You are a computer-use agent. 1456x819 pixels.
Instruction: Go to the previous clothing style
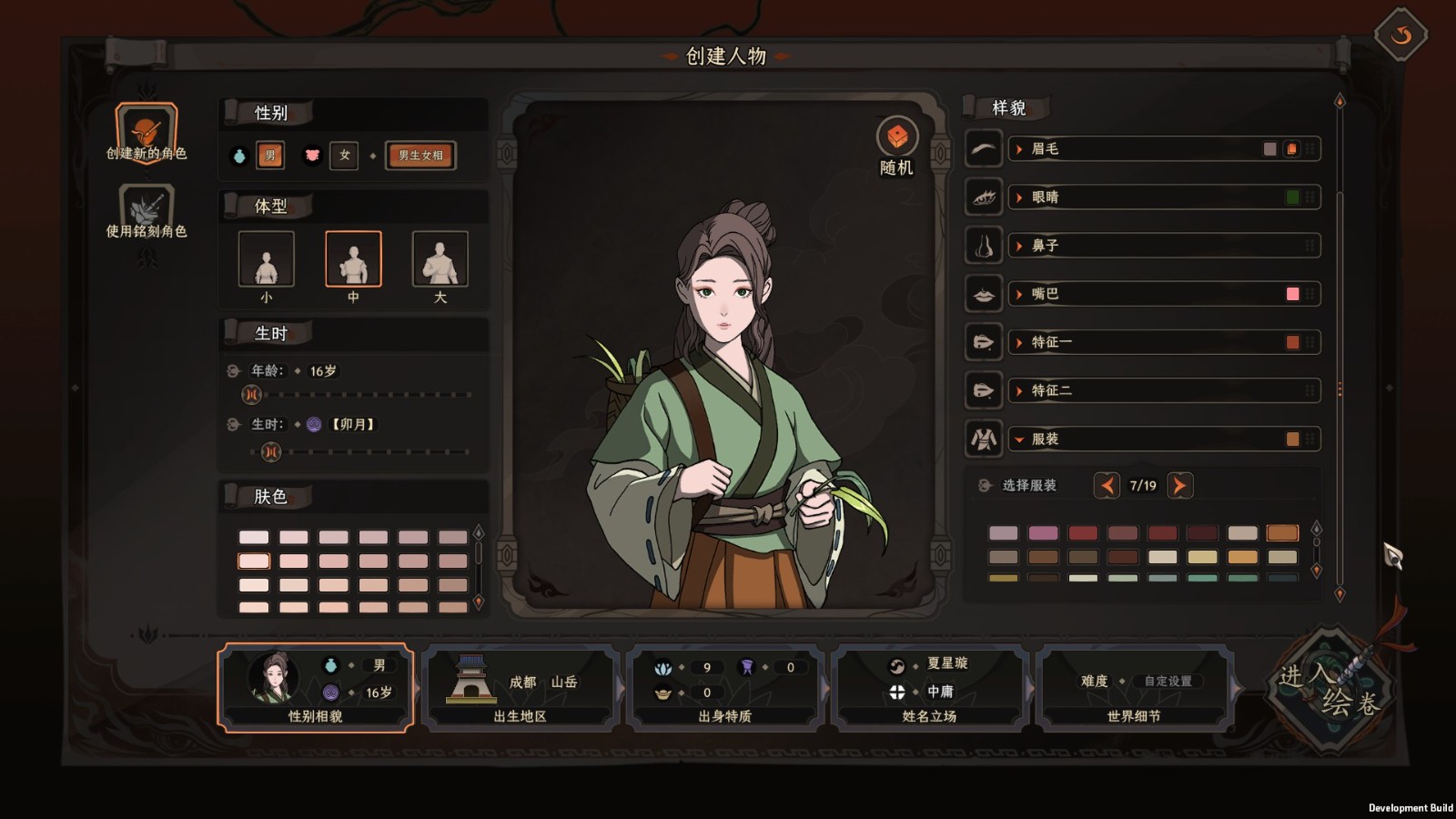click(x=1107, y=486)
